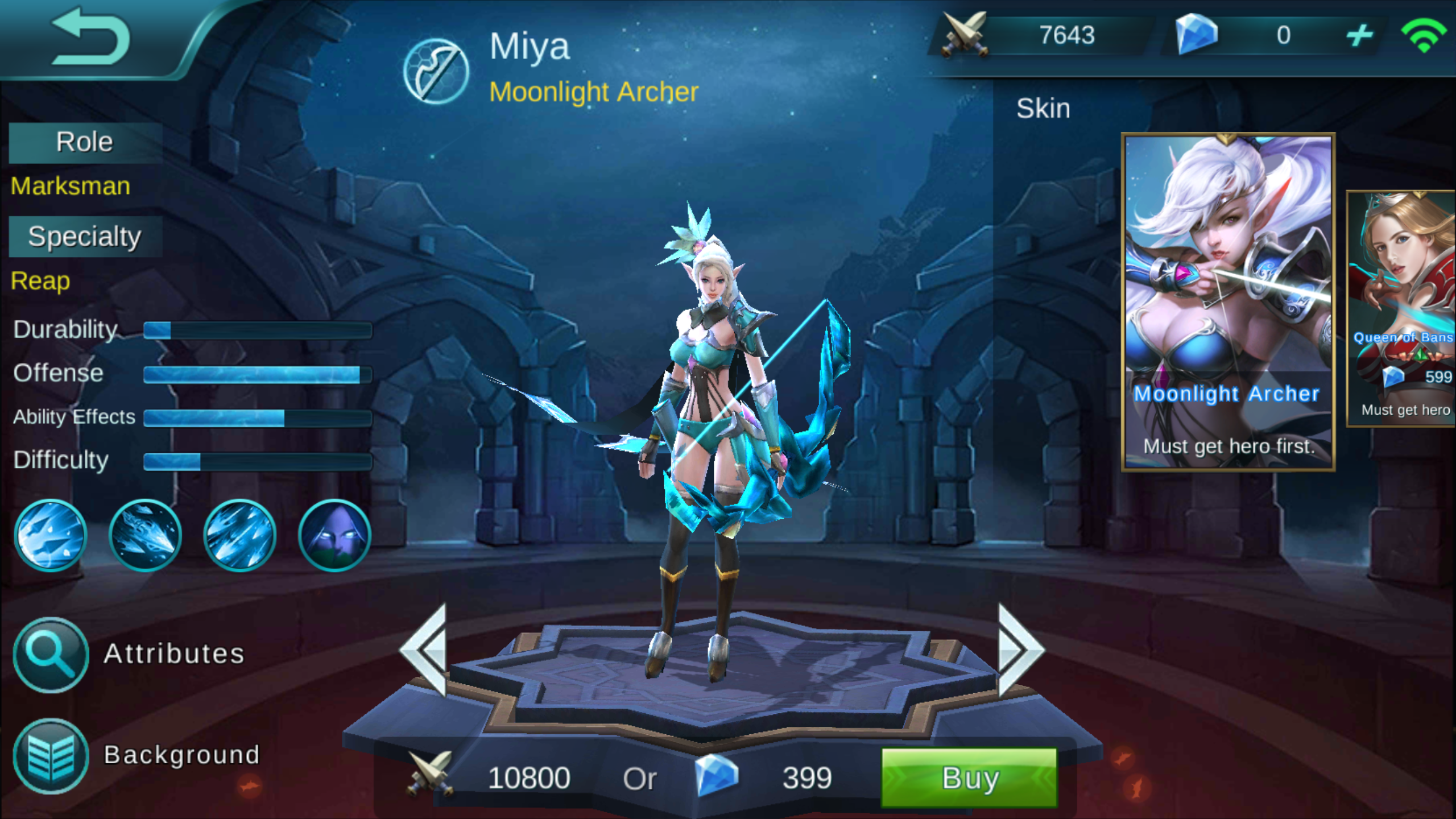The image size is (1456, 819).
Task: Select the Marksman role text
Action: (69, 185)
